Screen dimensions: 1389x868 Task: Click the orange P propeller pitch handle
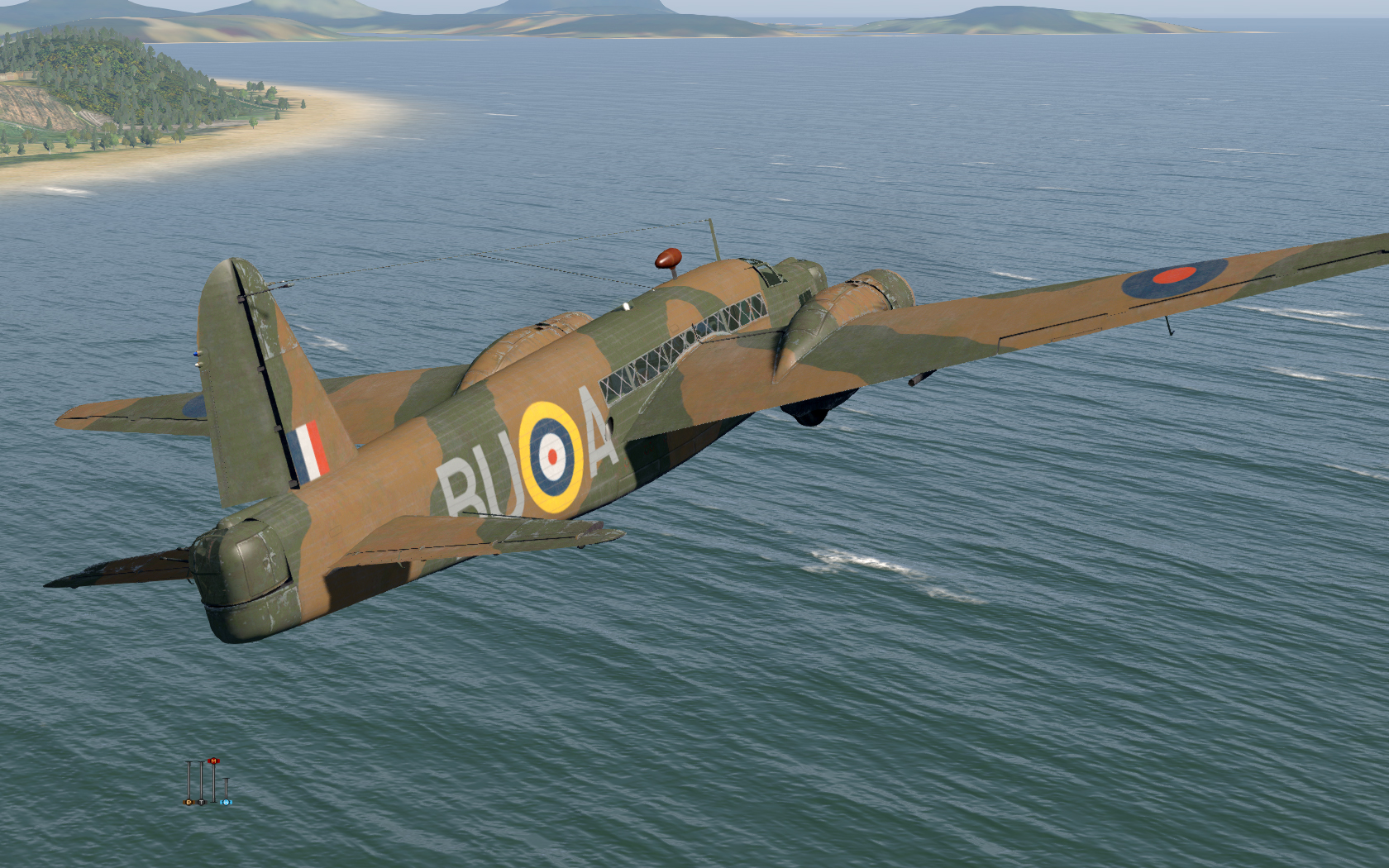pos(189,802)
